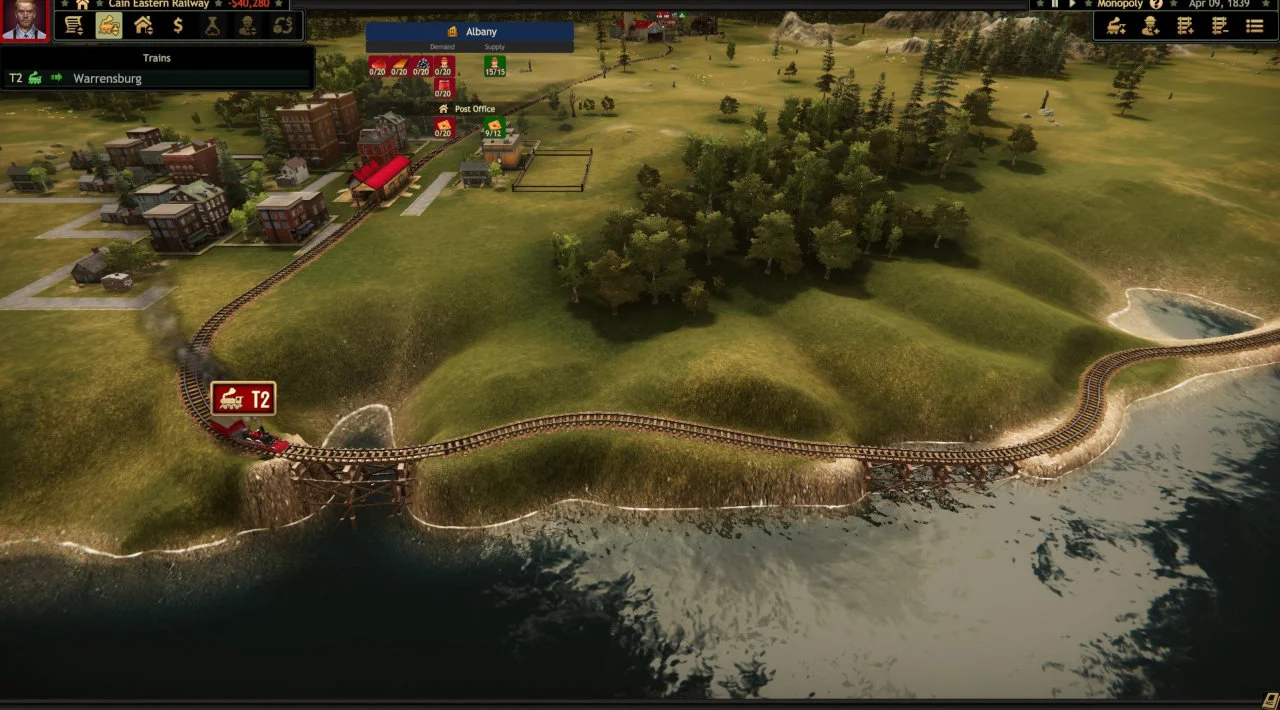Open the Monopoly objective help question mark
1280x710 pixels.
(x=1157, y=4)
